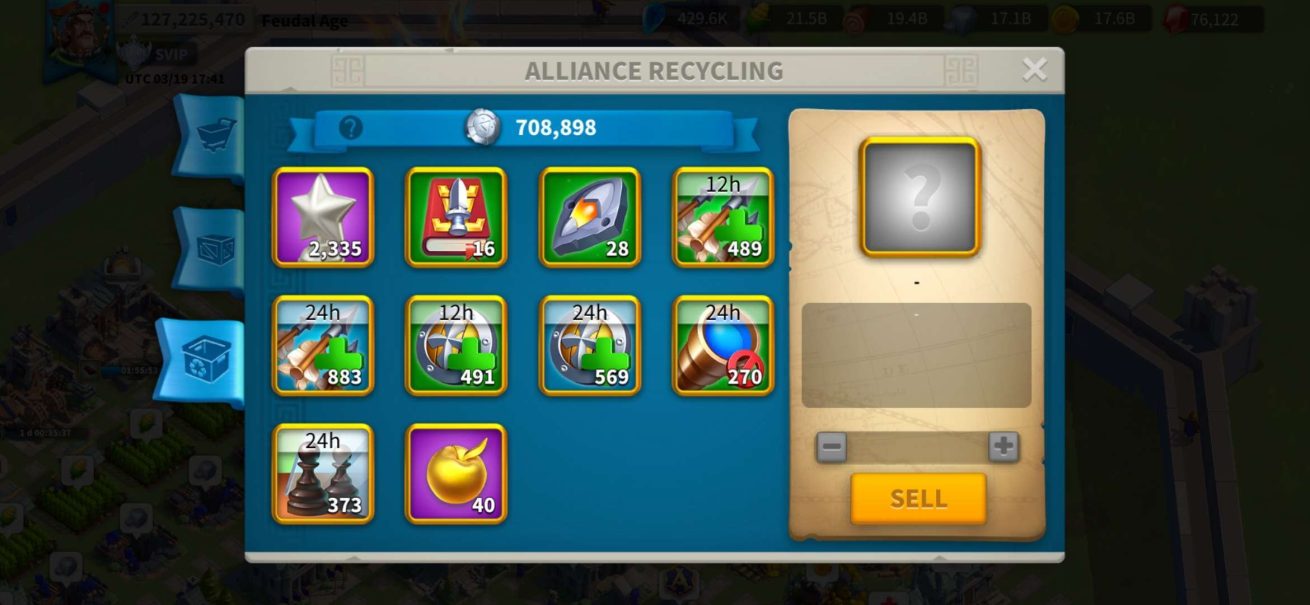Close the Alliance Recycling window
Screen dimensions: 1310x605
pyautogui.click(x=1034, y=69)
